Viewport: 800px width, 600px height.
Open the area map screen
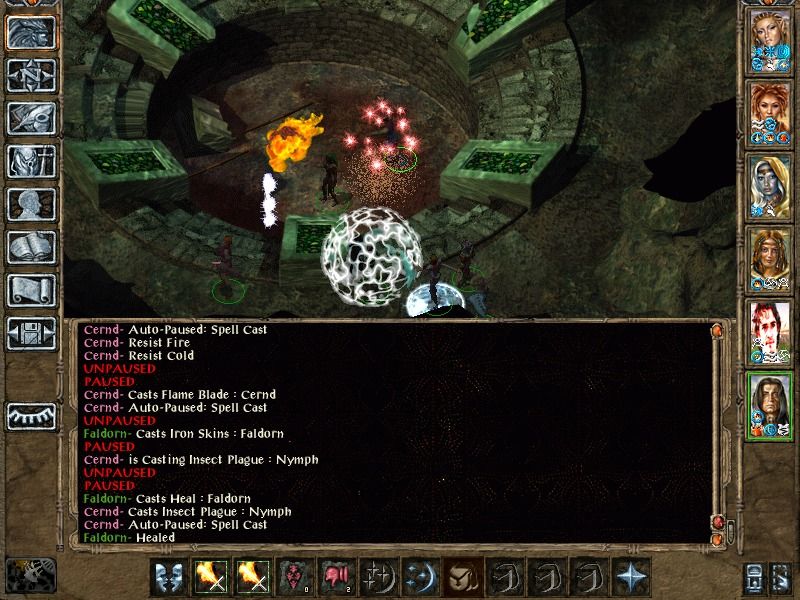pos(32,74)
